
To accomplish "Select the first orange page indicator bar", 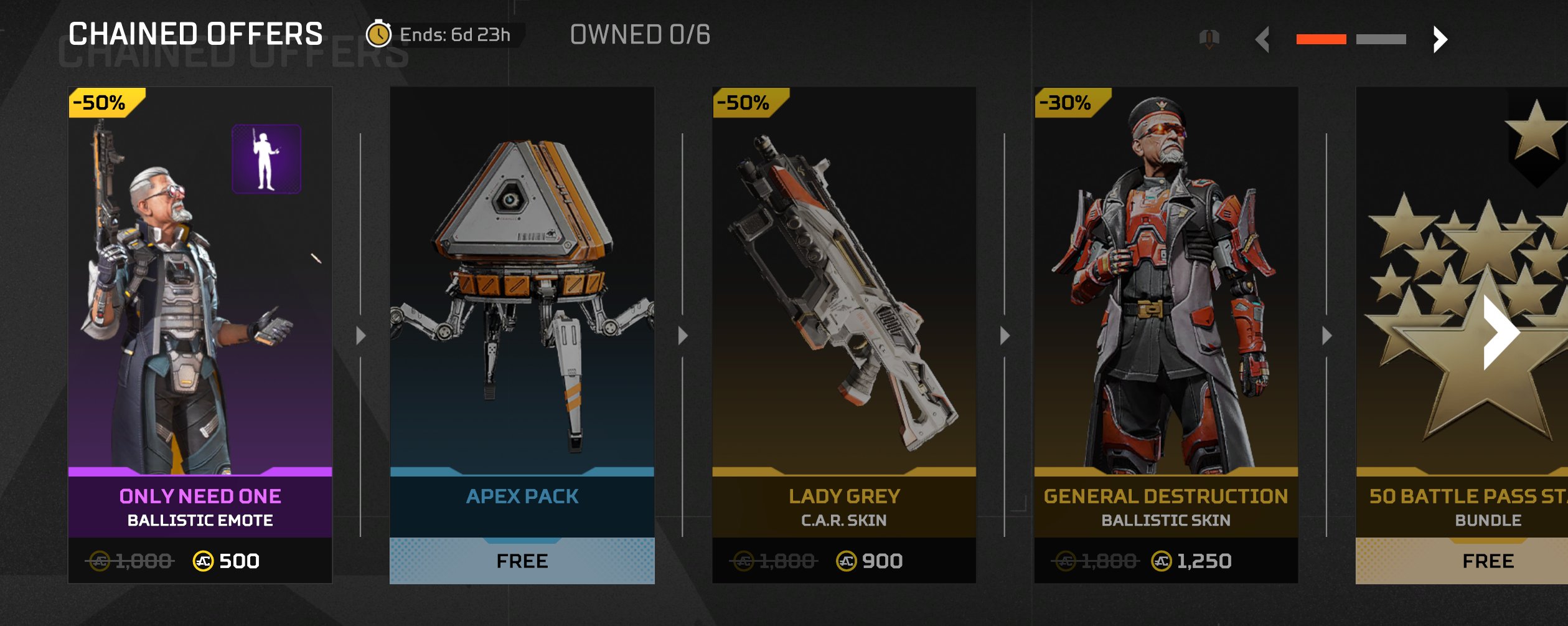I will click(x=1321, y=40).
